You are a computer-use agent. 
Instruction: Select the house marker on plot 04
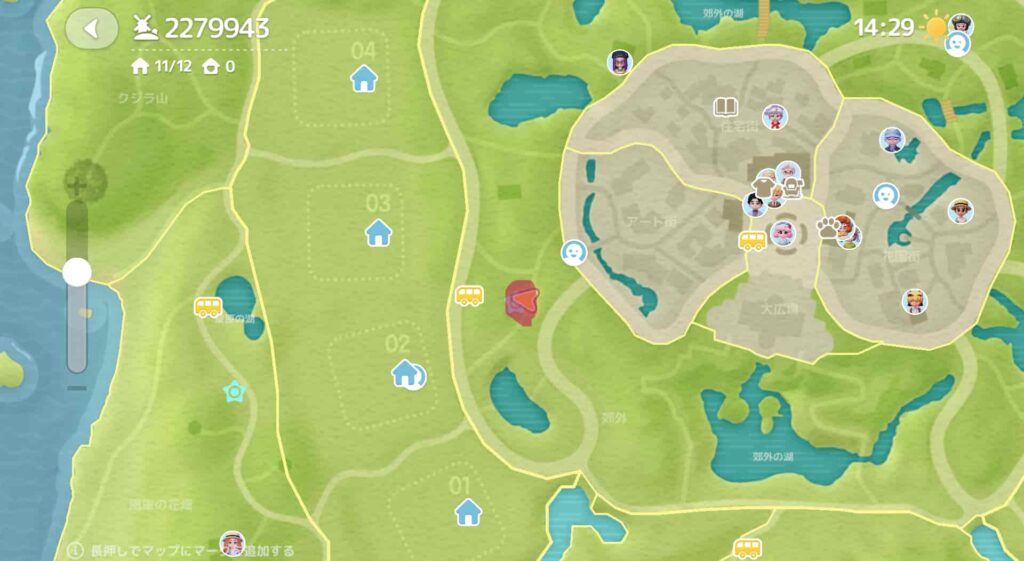pyautogui.click(x=364, y=77)
